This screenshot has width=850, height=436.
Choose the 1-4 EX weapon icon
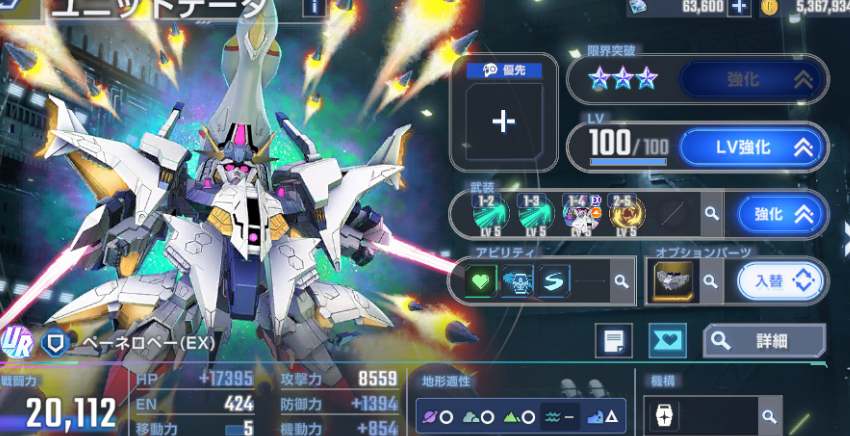(x=581, y=212)
